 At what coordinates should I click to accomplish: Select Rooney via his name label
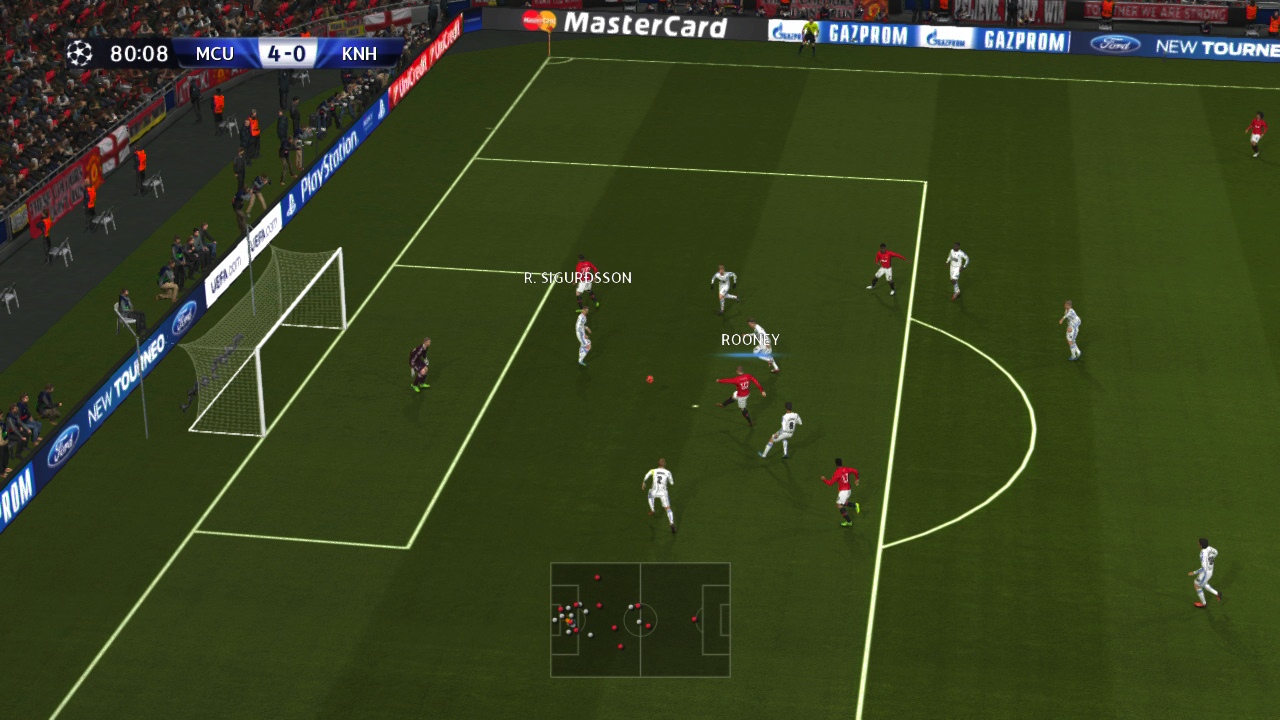[x=748, y=339]
